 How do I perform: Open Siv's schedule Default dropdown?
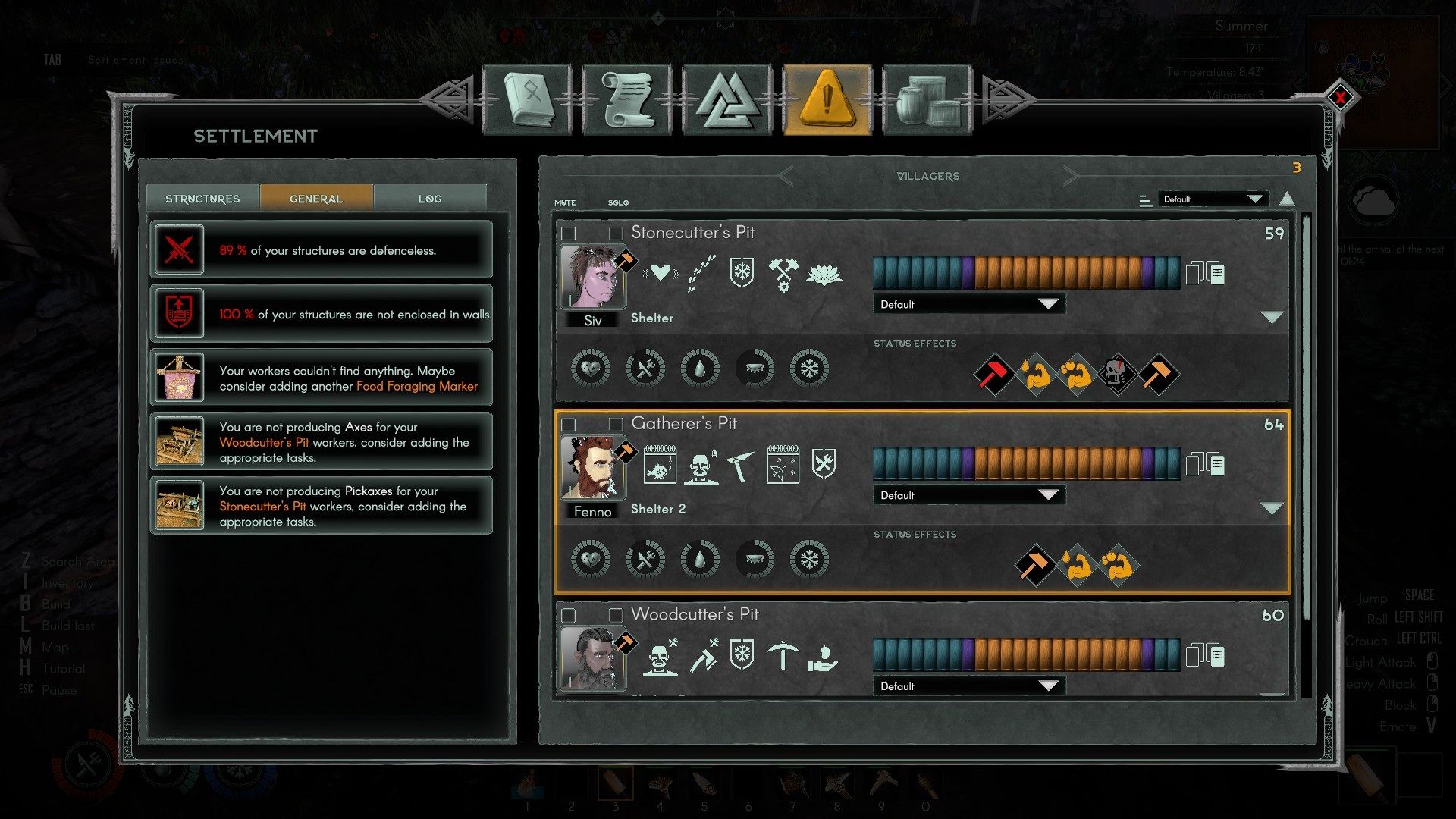[968, 304]
